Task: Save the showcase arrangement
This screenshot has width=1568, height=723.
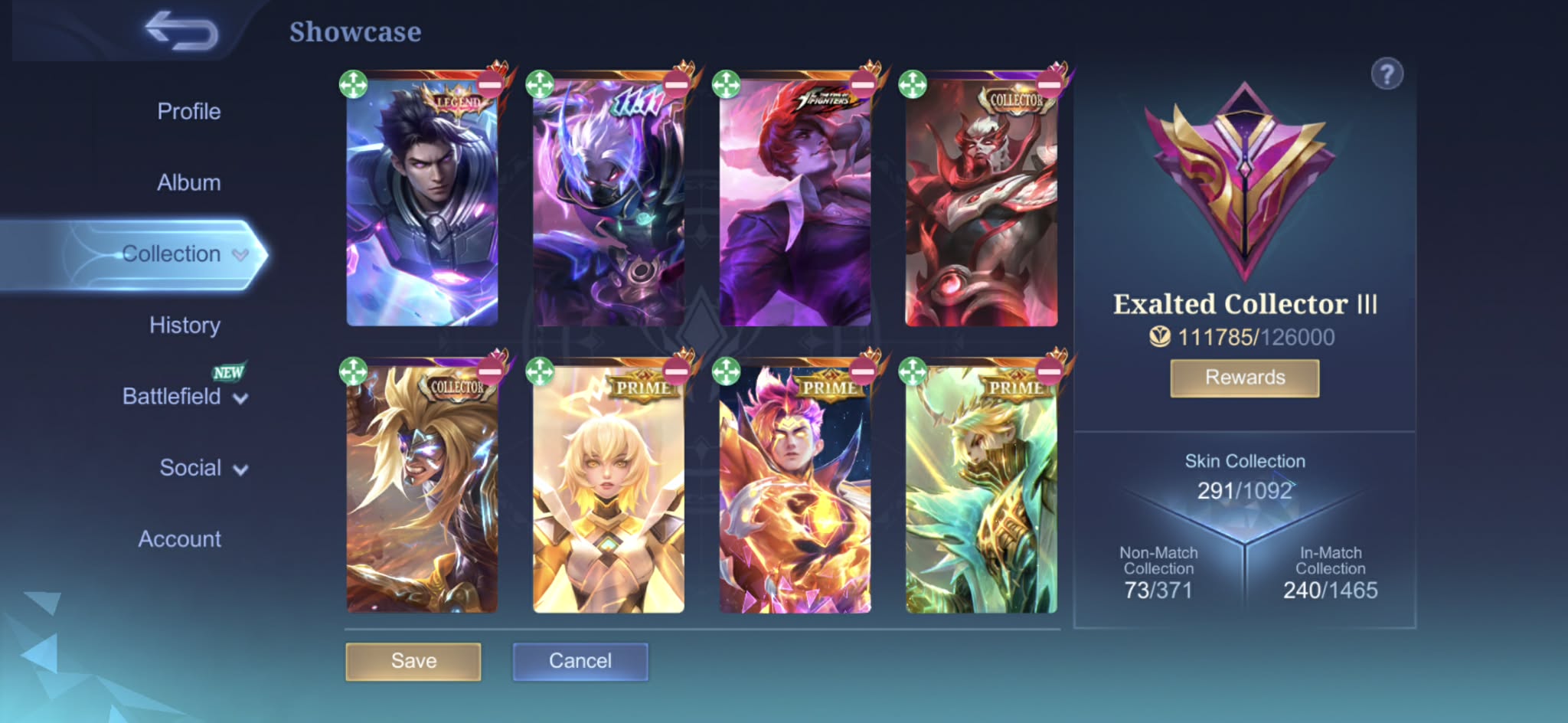Action: [x=413, y=662]
